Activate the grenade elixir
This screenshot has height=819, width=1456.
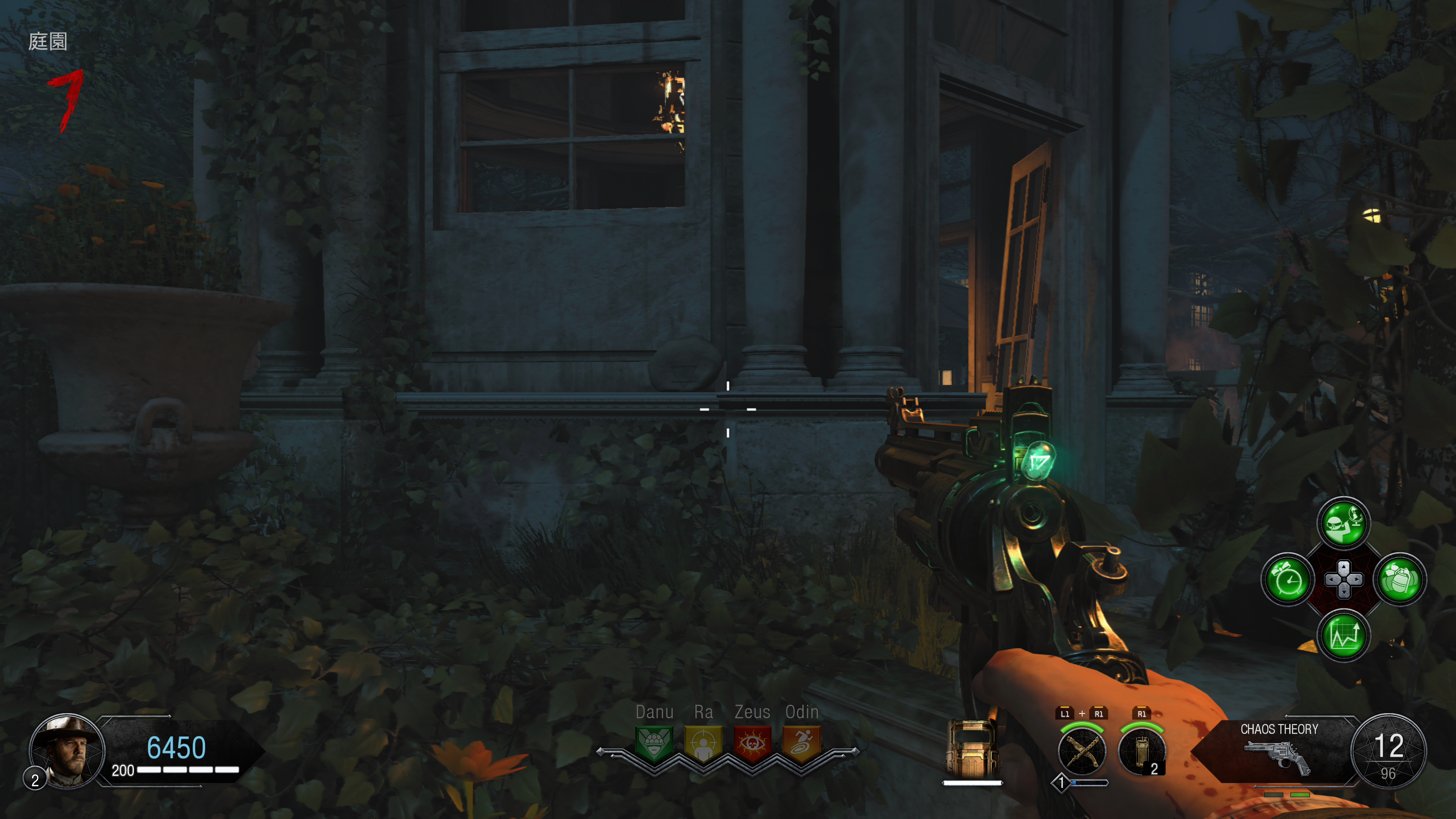(x=1400, y=580)
